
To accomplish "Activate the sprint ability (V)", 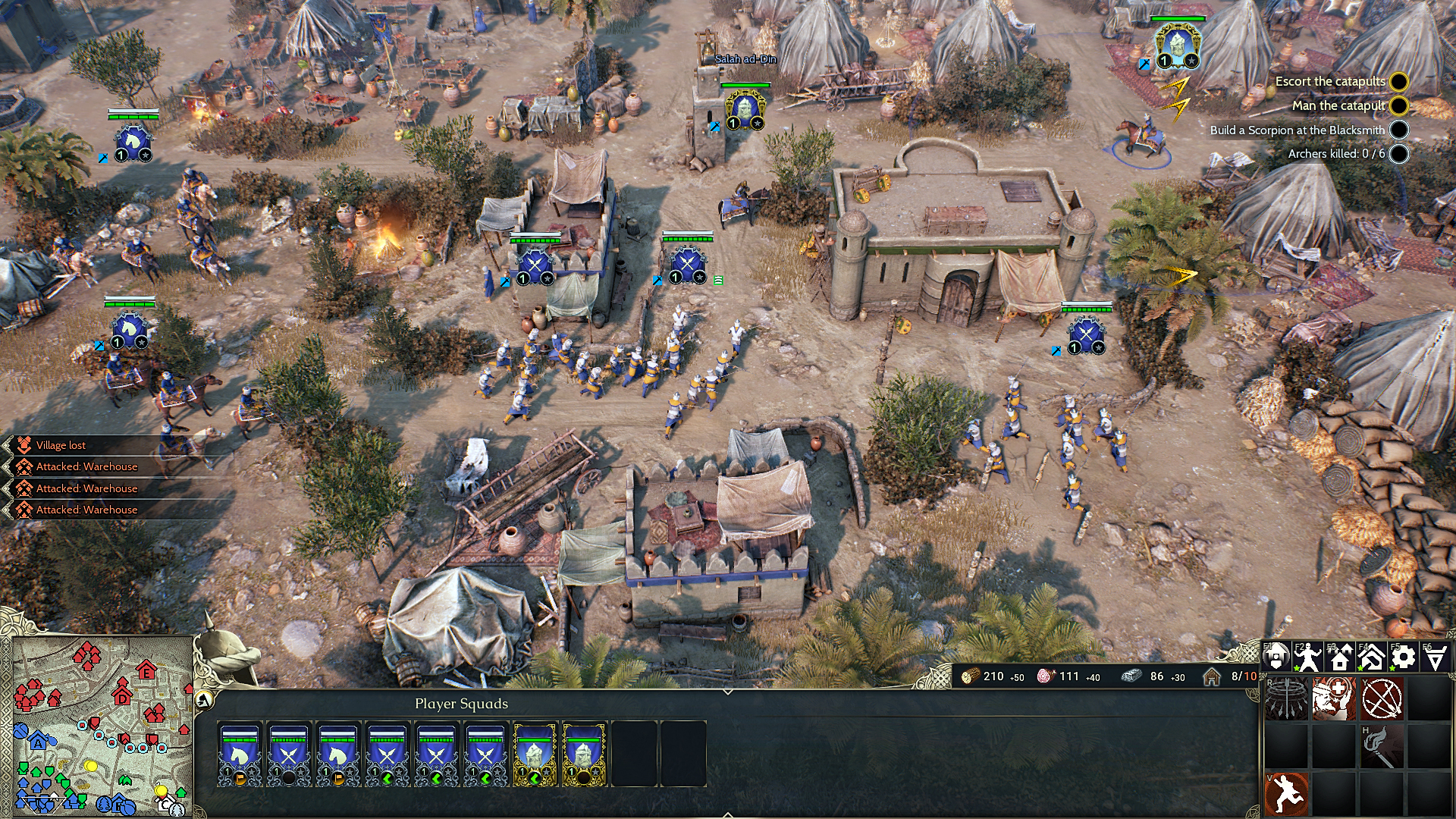I will pos(1286,794).
